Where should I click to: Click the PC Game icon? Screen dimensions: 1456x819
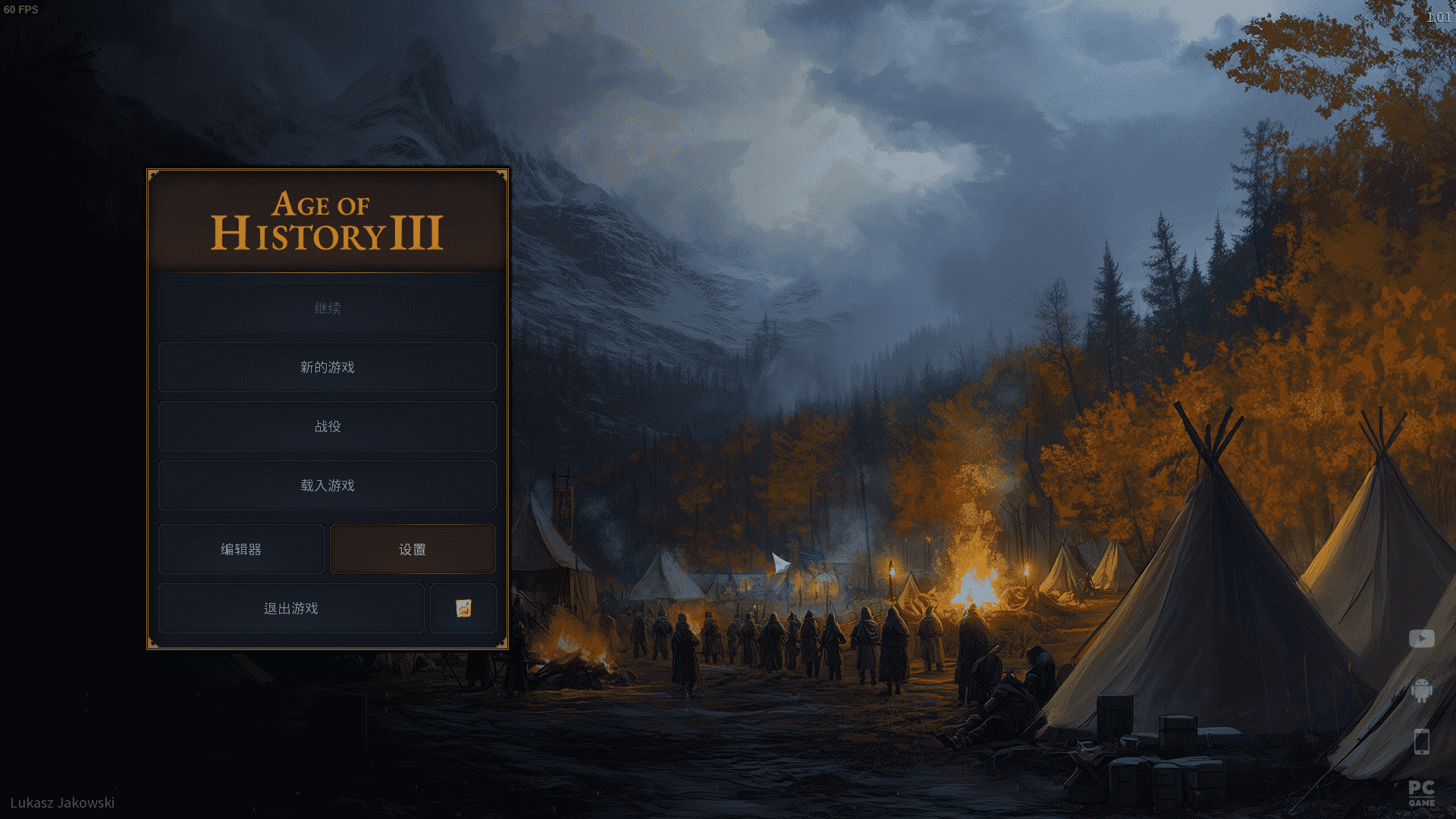click(x=1422, y=793)
